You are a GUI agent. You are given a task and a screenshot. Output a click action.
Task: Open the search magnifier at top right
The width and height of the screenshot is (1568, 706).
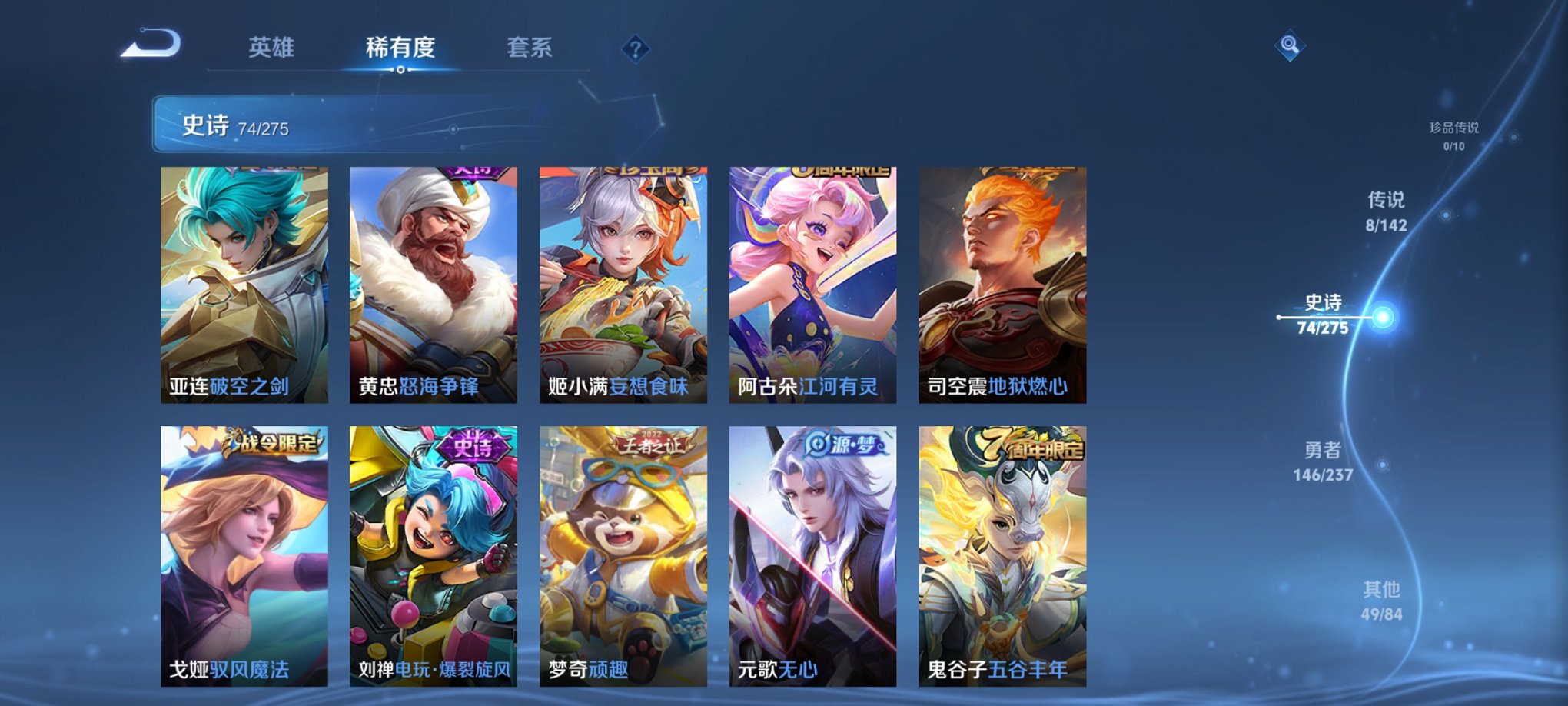[x=1291, y=44]
